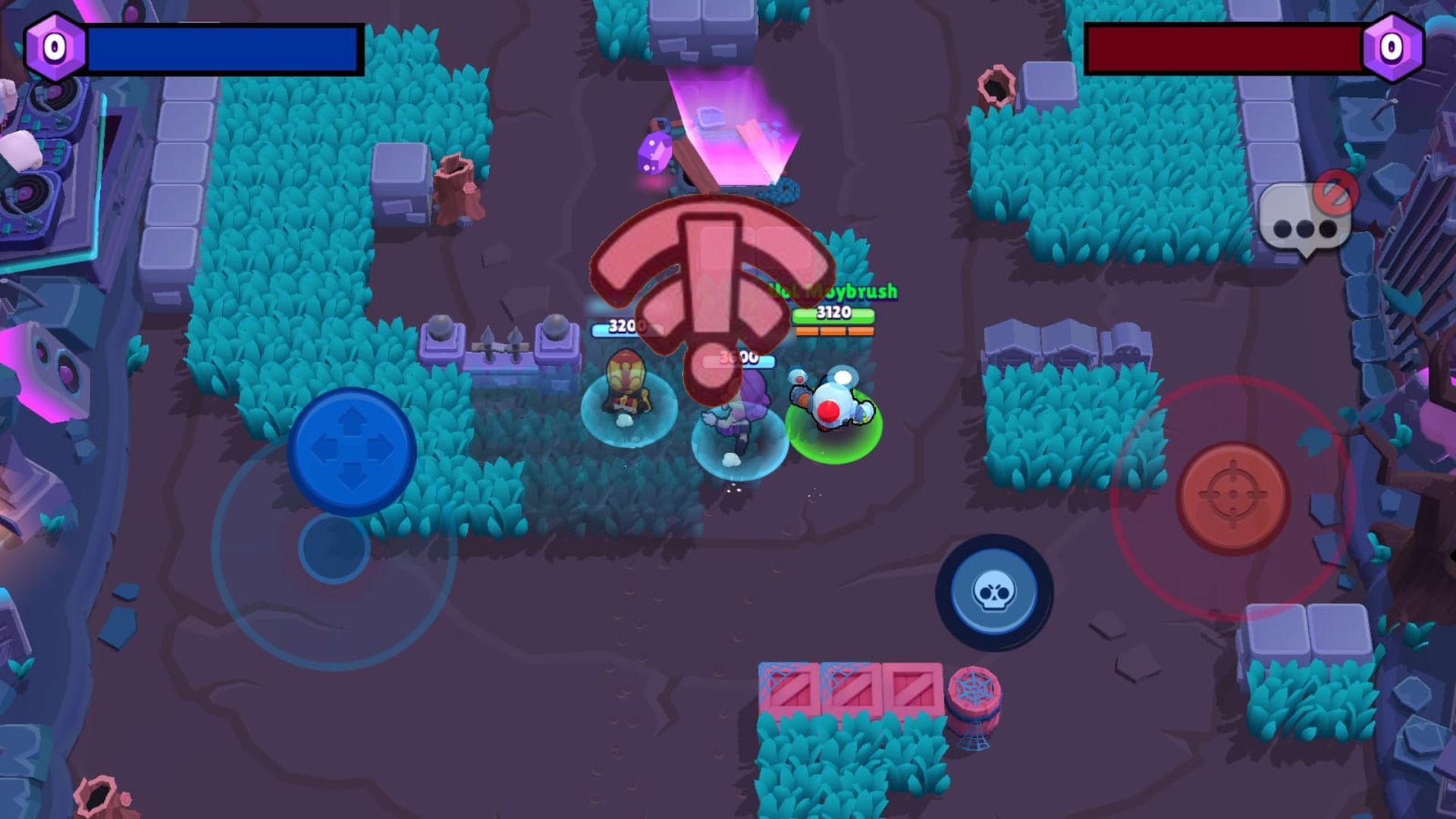Tap the center of the blue directional pad

pos(353,447)
